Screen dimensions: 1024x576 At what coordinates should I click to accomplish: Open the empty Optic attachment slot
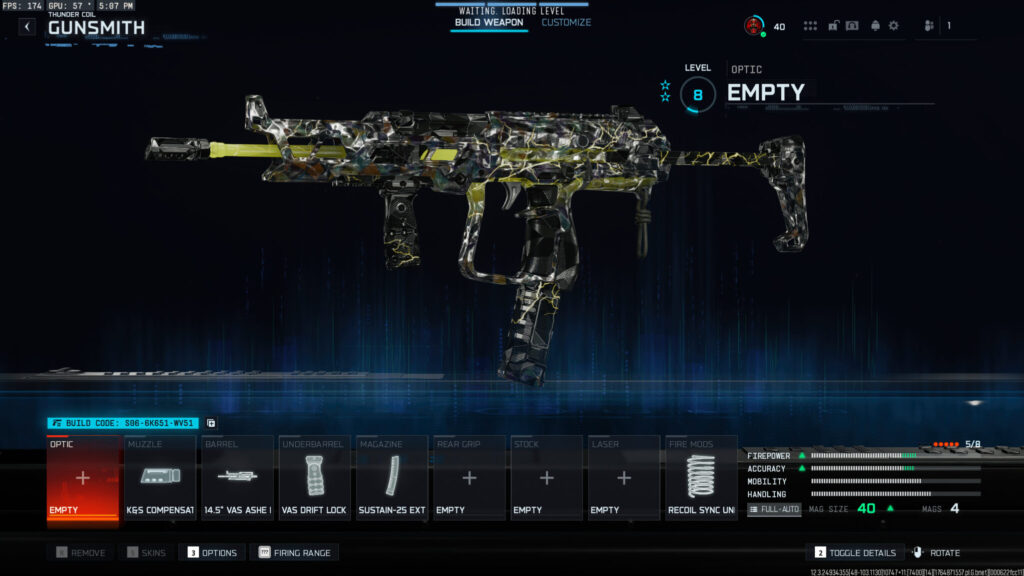click(x=83, y=478)
